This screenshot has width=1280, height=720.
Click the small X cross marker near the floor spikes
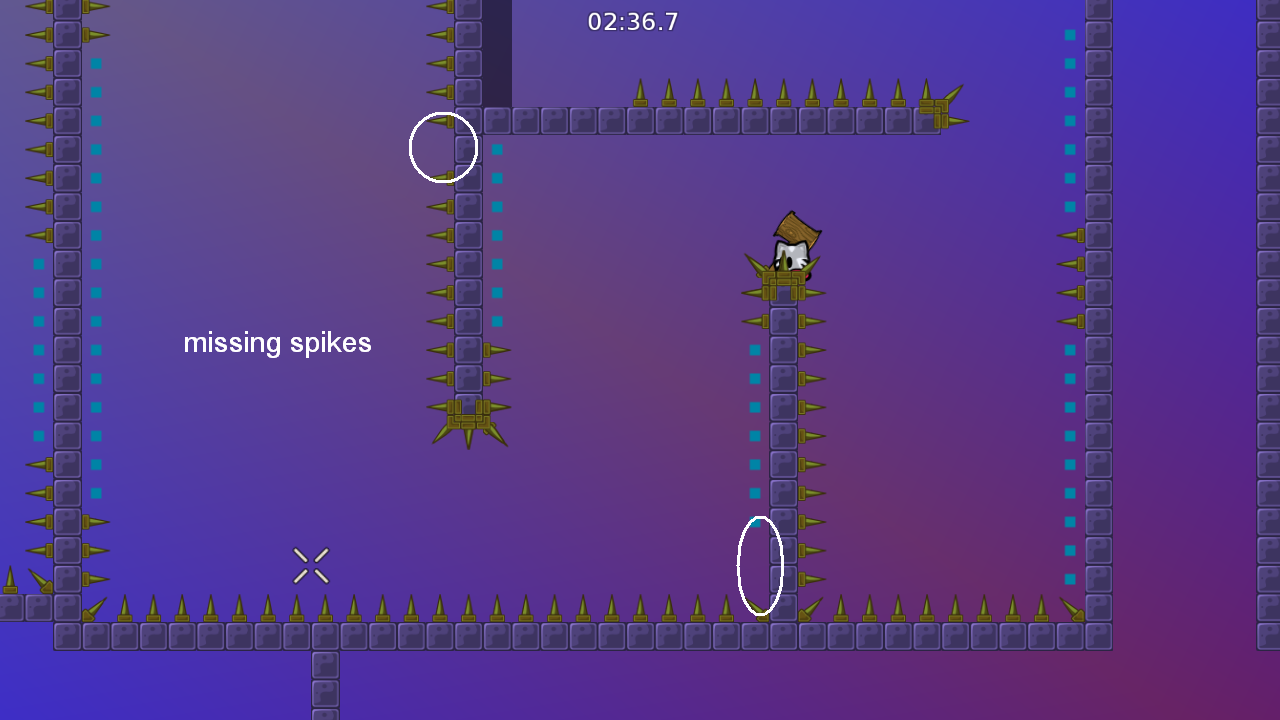click(311, 565)
